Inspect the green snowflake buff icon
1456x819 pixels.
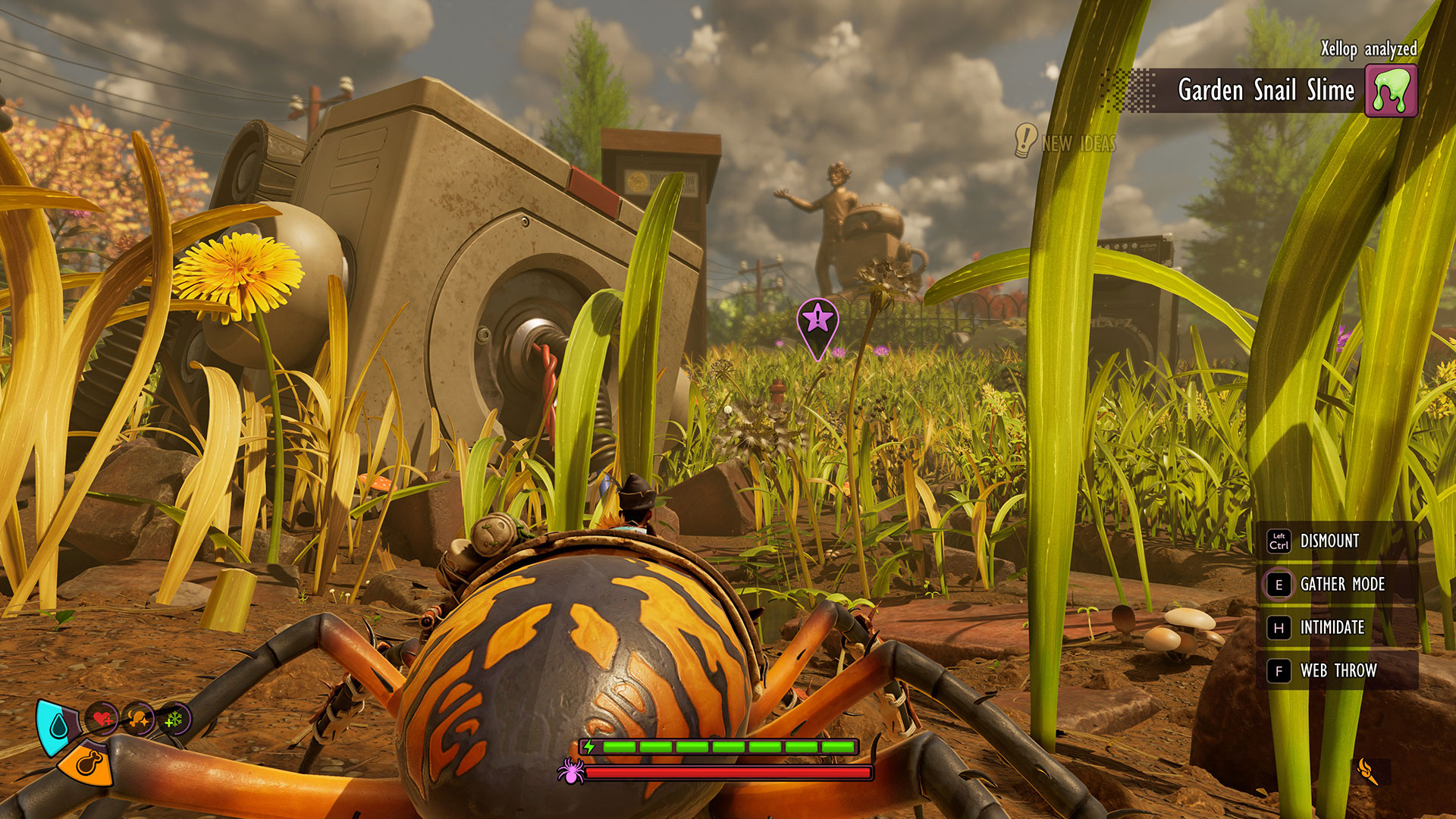coord(174,718)
